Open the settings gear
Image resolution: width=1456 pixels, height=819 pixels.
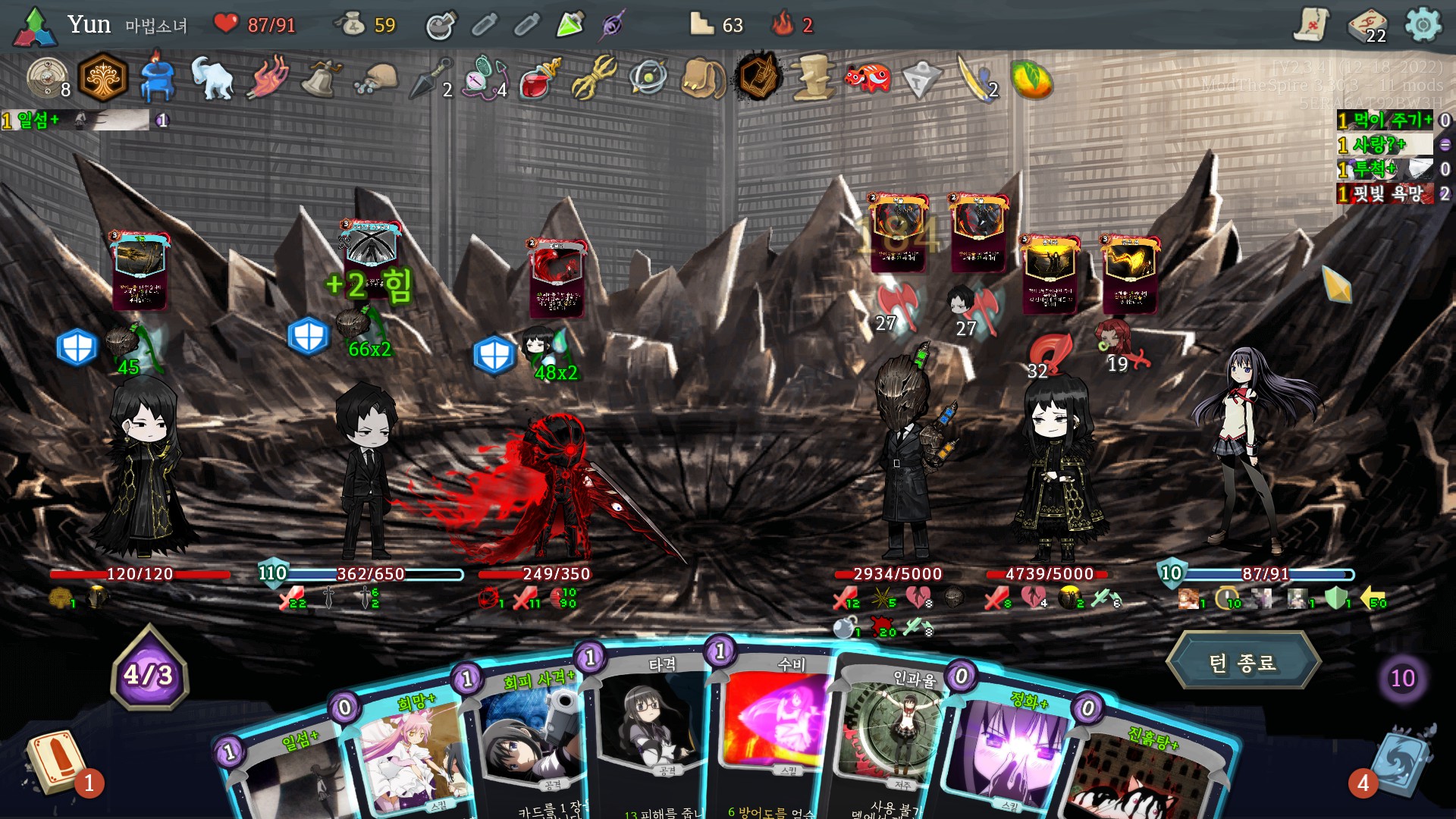[1423, 26]
